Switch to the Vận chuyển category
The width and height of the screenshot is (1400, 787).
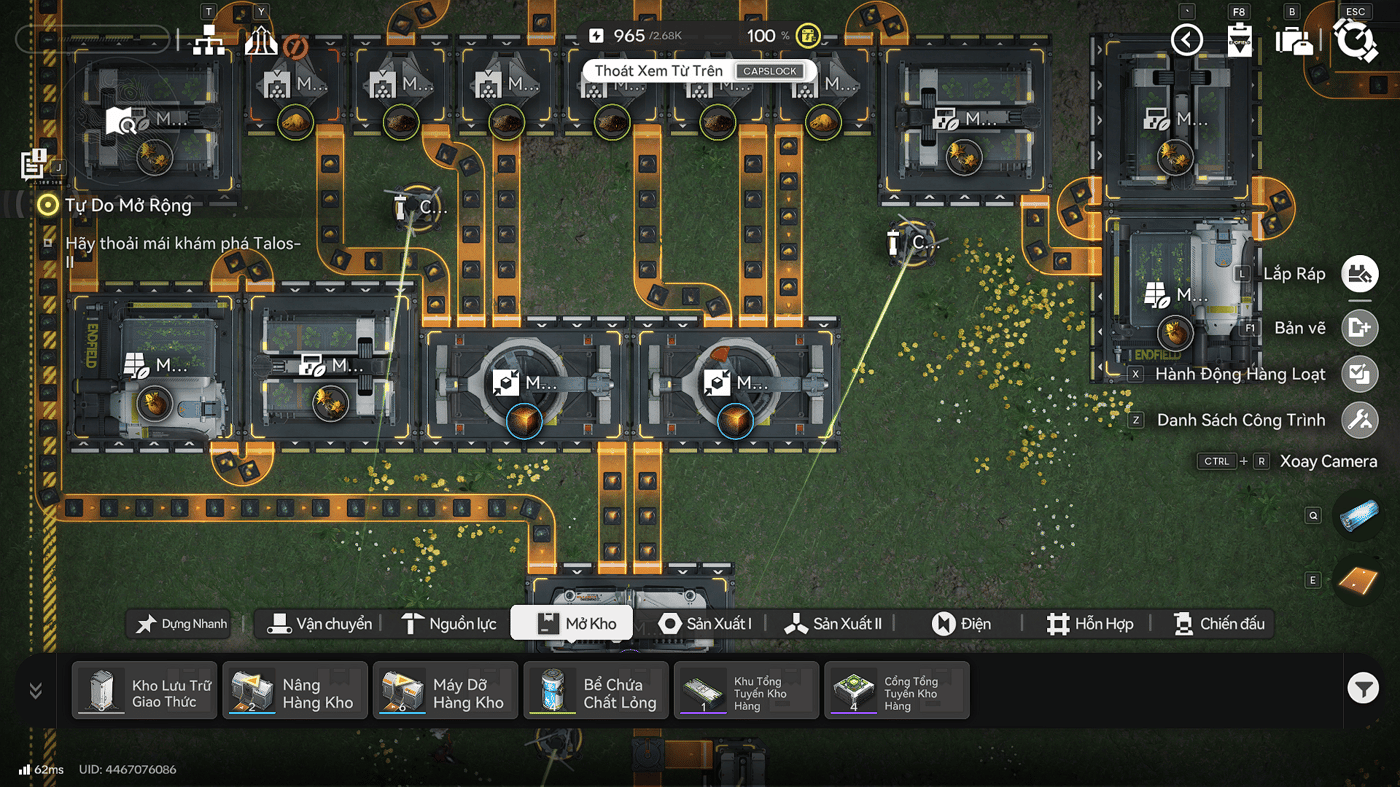click(x=320, y=624)
